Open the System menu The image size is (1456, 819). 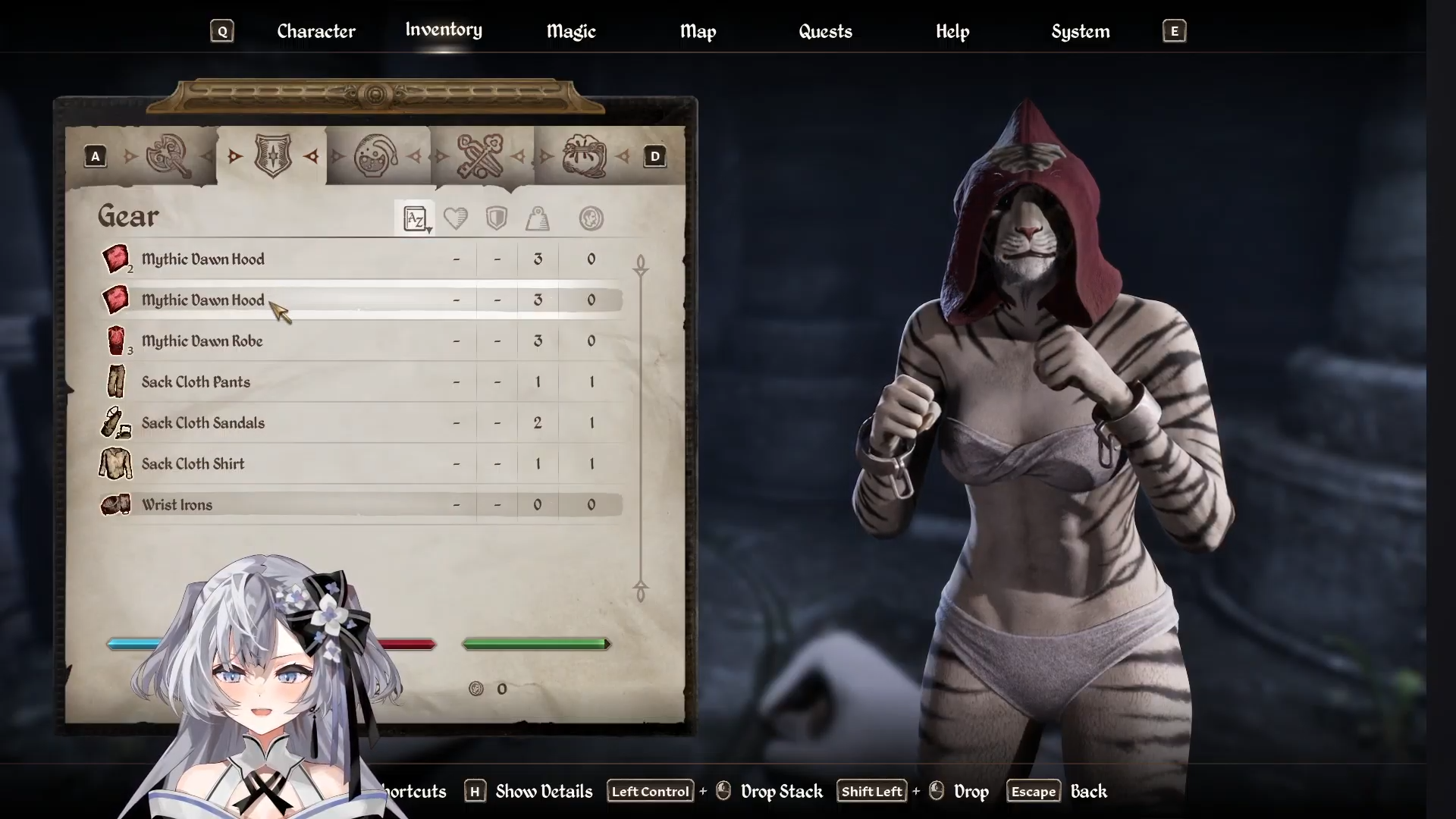[x=1080, y=31]
